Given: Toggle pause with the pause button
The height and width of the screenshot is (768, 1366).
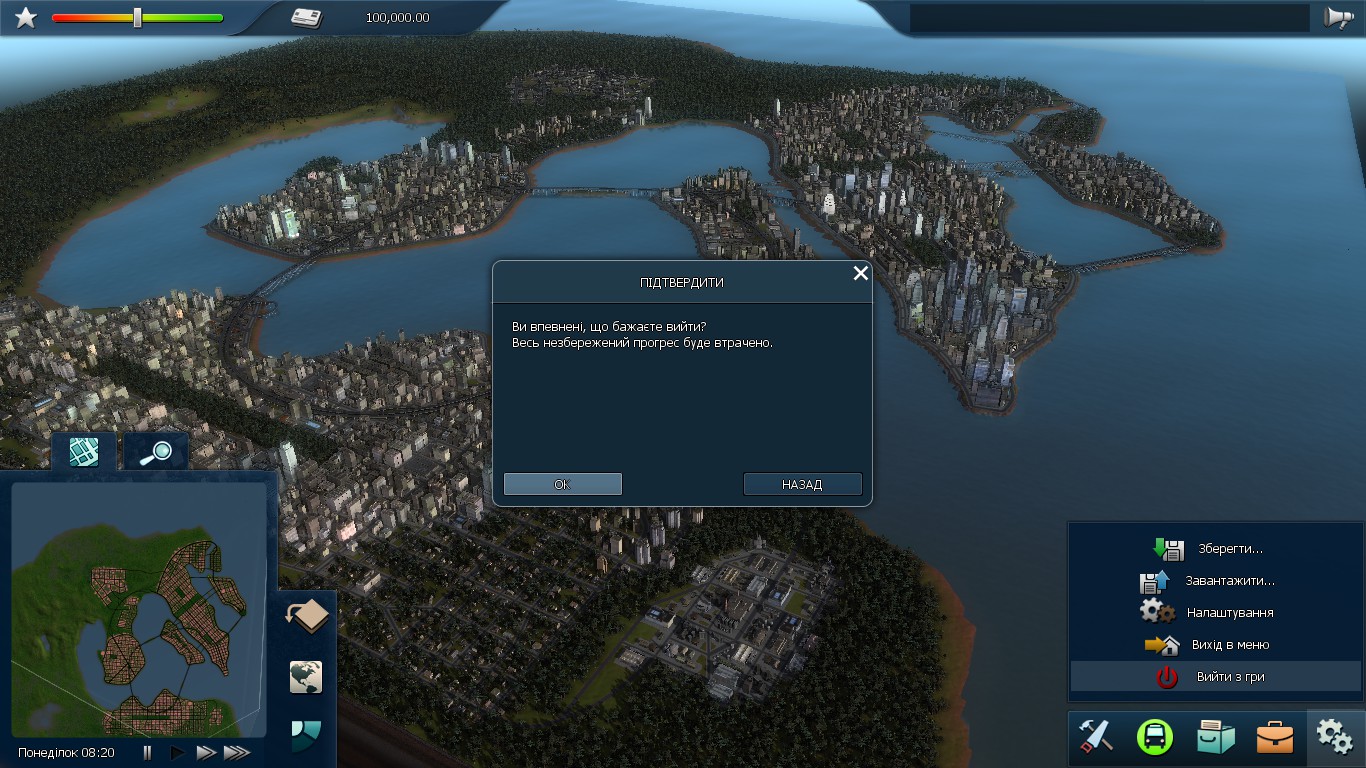Looking at the screenshot, I should (x=146, y=753).
